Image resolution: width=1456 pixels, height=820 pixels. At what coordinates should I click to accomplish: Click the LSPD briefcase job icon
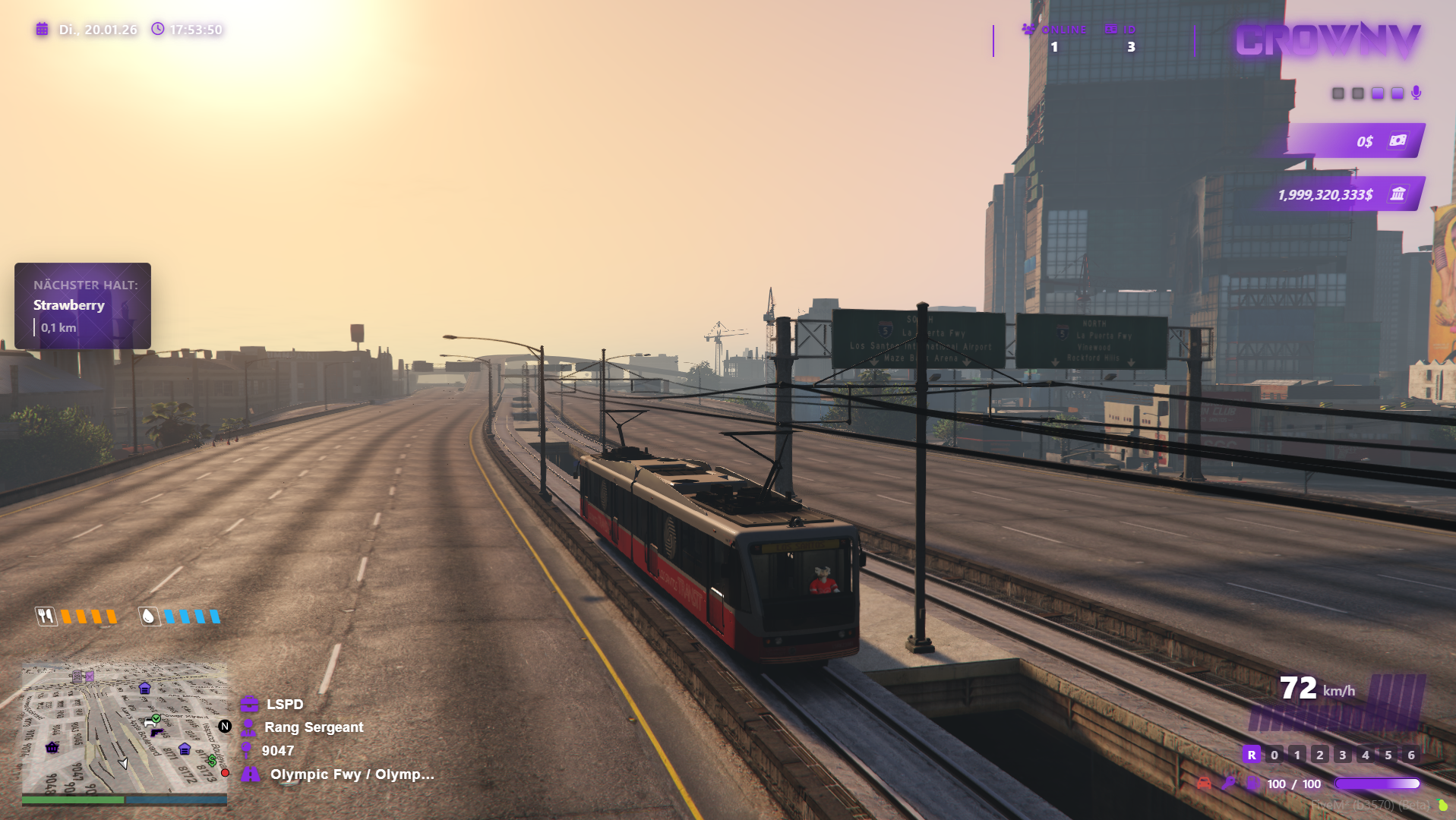pyautogui.click(x=248, y=704)
